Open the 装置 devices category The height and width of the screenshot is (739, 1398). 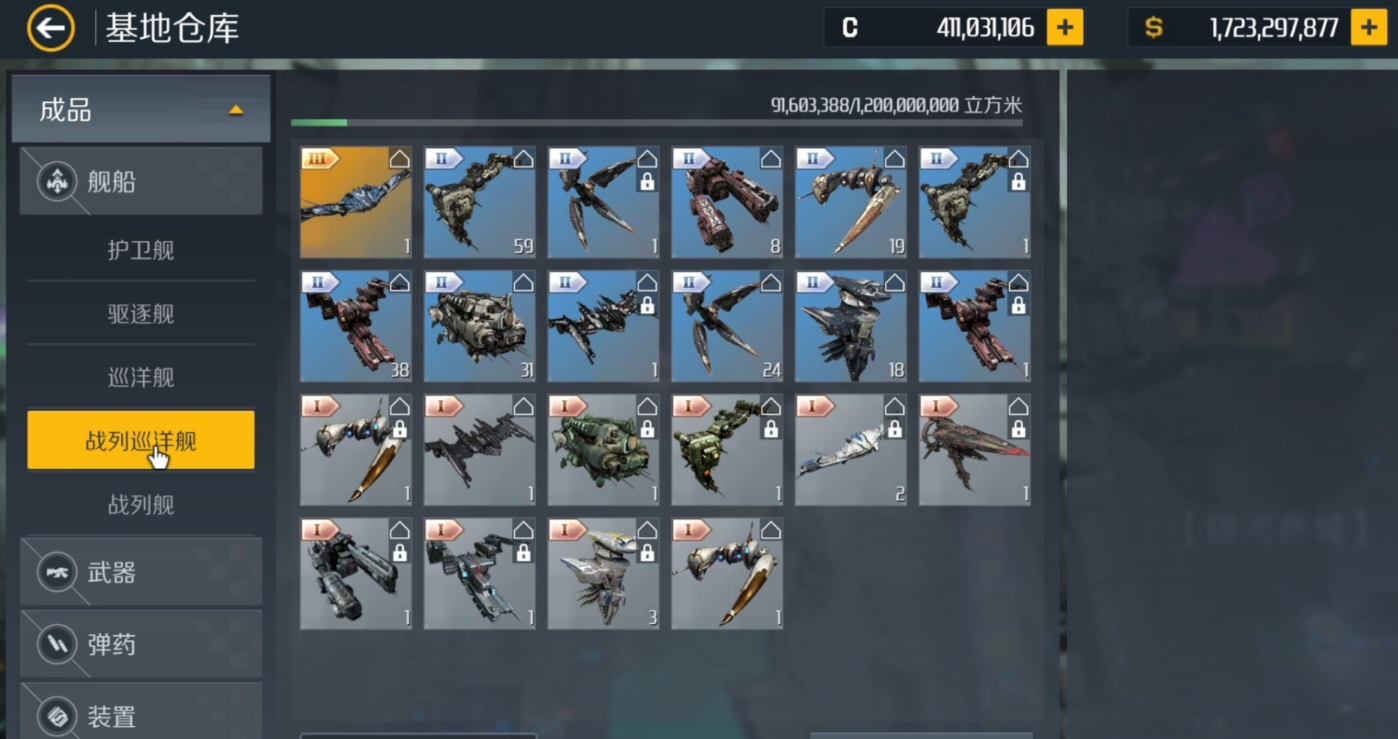click(141, 714)
